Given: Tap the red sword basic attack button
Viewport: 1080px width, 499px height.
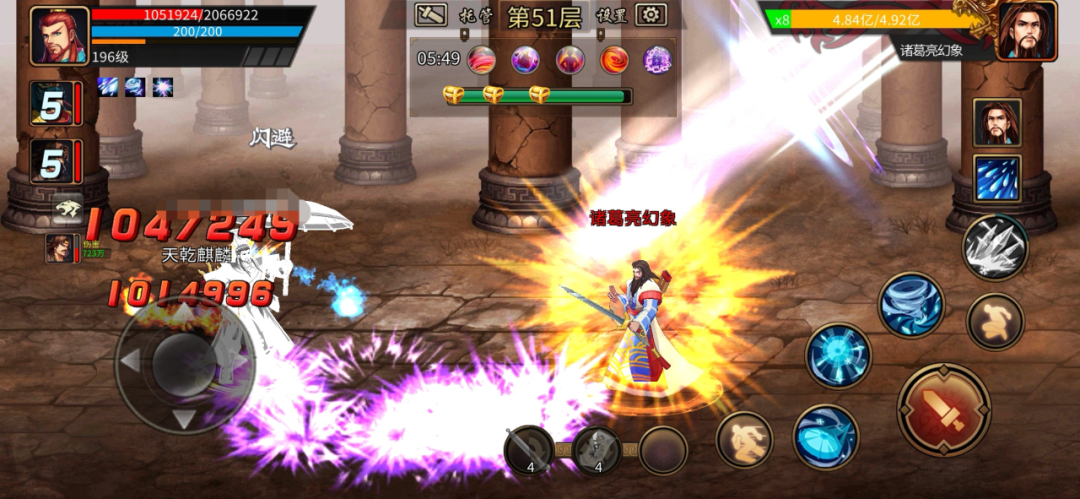Looking at the screenshot, I should pyautogui.click(x=943, y=410).
